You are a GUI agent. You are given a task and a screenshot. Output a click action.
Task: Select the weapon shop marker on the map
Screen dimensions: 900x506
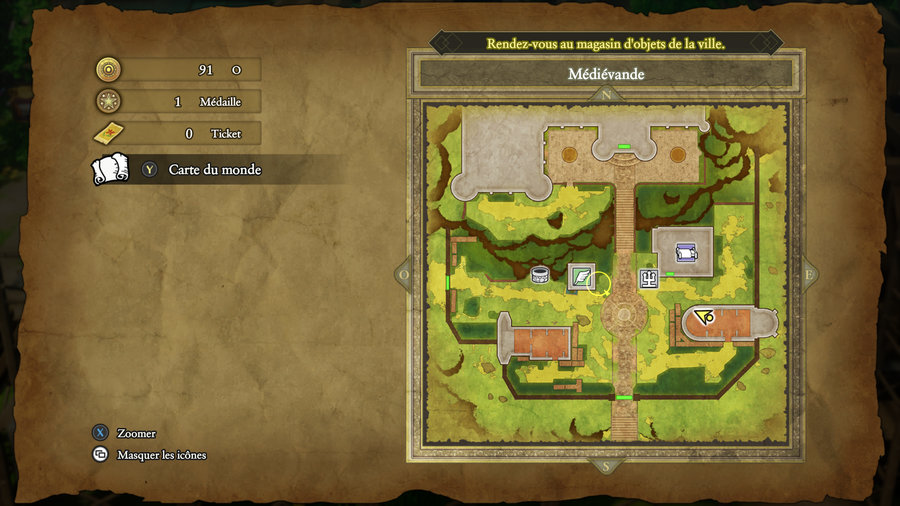pyautogui.click(x=649, y=278)
